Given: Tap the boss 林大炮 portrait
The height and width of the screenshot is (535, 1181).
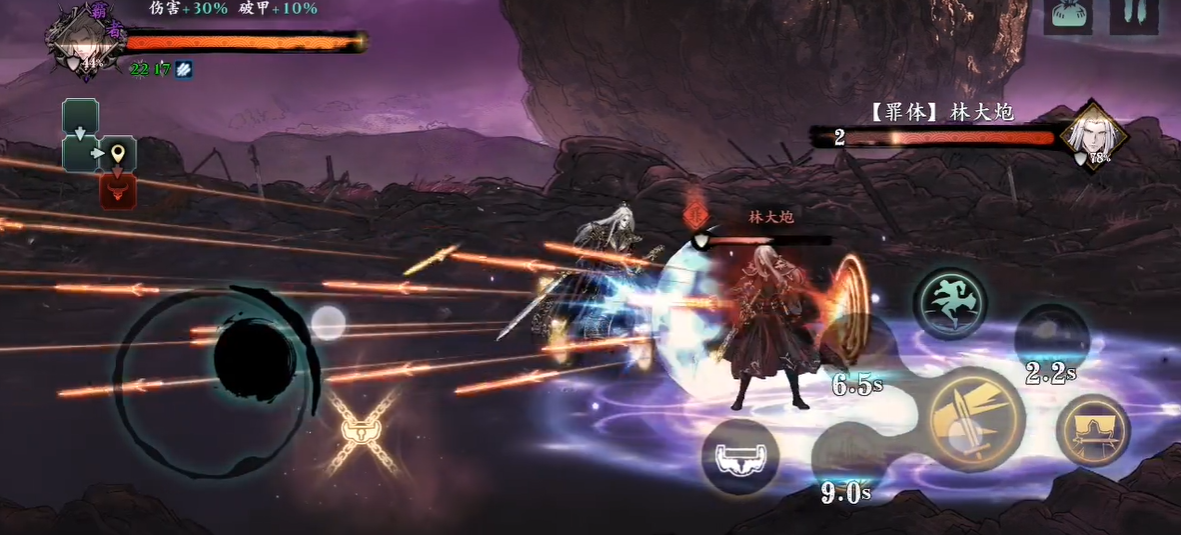Looking at the screenshot, I should coord(1094,136).
